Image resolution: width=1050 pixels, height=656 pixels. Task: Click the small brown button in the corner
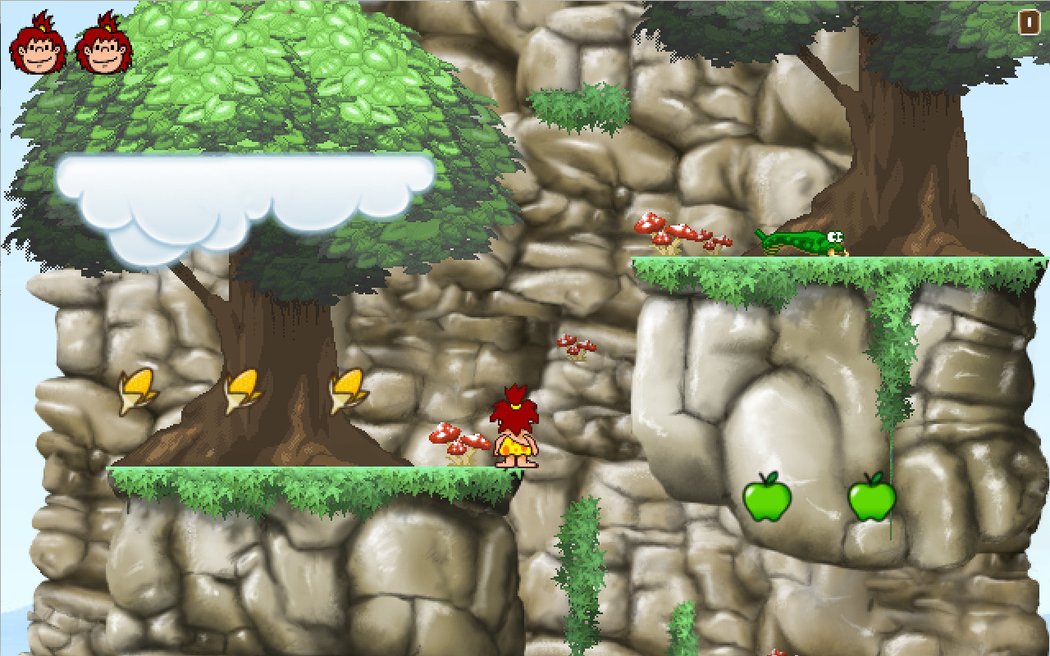(x=1029, y=22)
